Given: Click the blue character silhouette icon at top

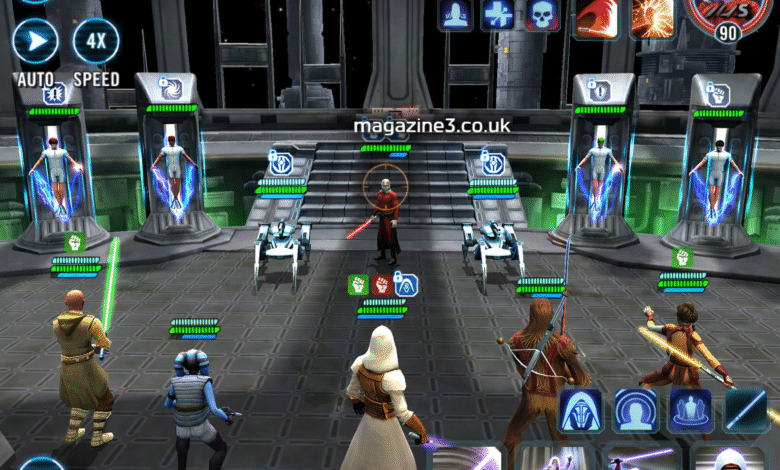Looking at the screenshot, I should (455, 14).
